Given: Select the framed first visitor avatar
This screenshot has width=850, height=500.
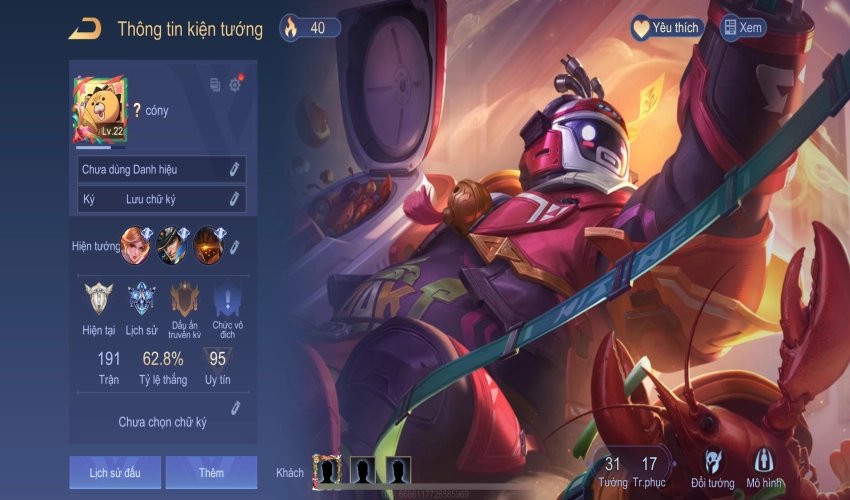Looking at the screenshot, I should click(x=327, y=470).
